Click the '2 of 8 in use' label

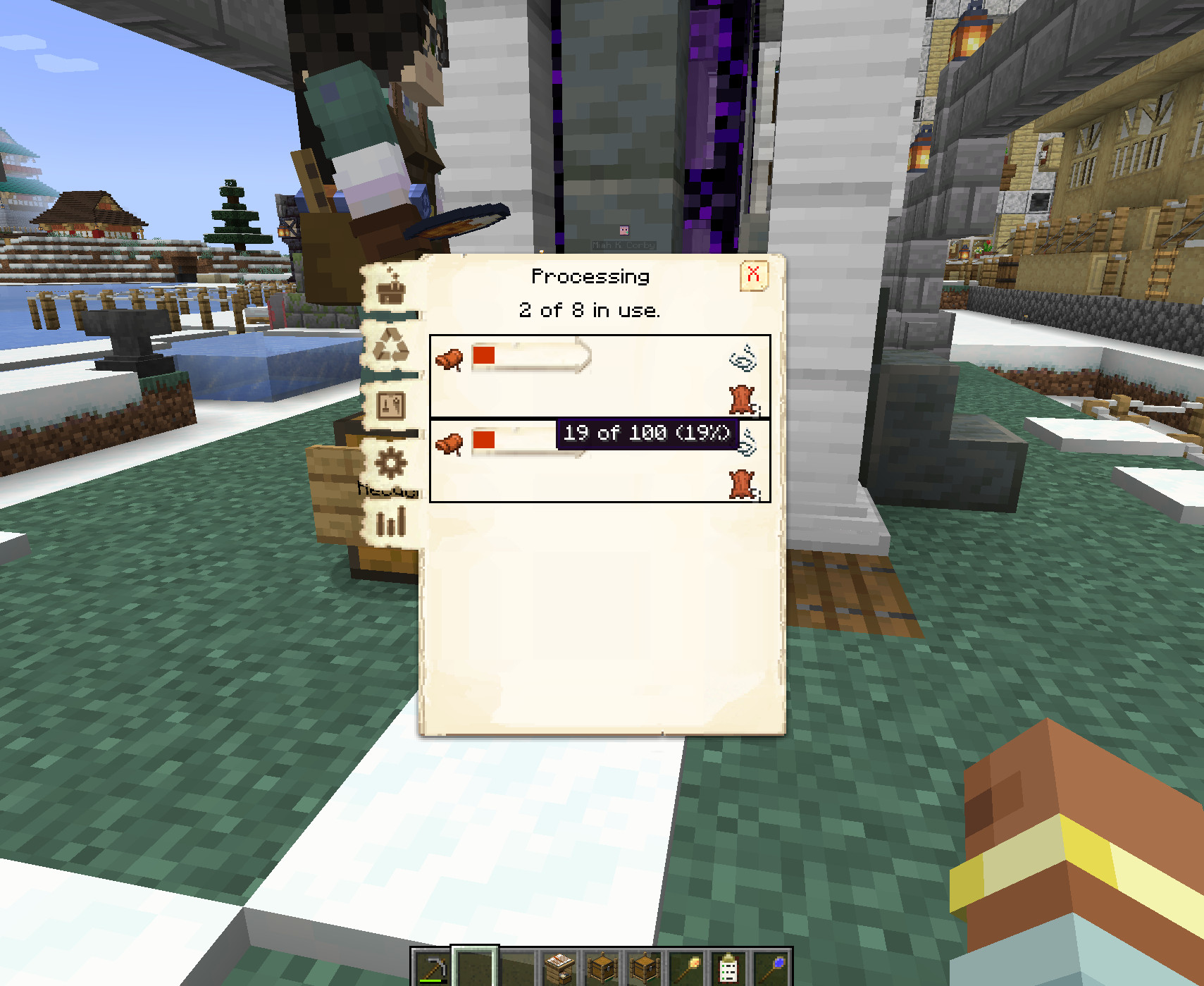[590, 310]
